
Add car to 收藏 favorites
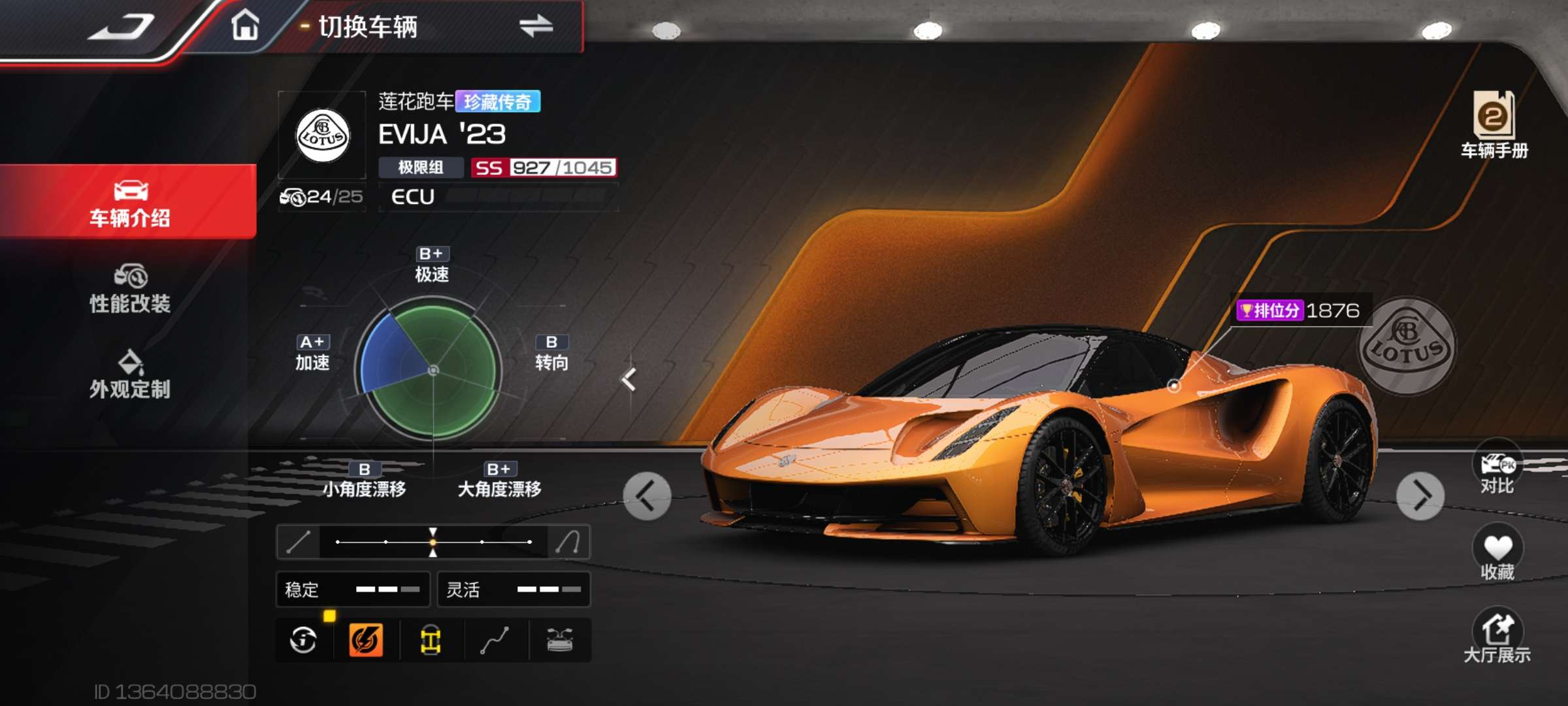(1497, 554)
